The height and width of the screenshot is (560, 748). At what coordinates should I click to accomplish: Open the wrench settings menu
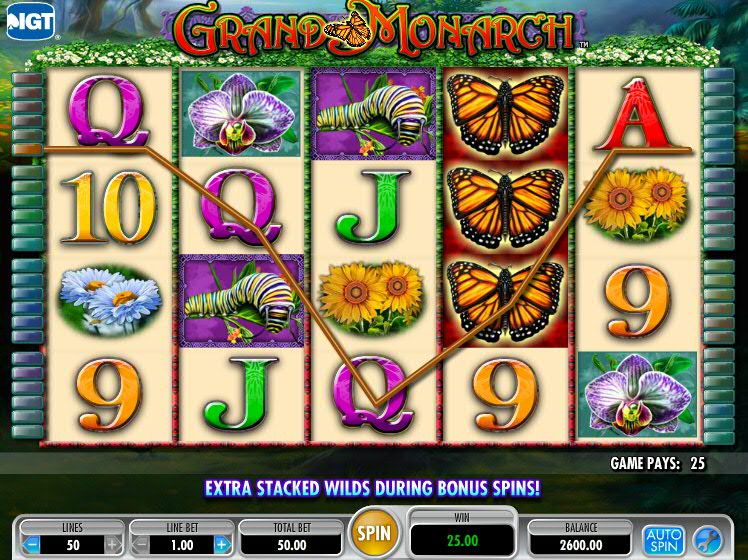point(706,540)
